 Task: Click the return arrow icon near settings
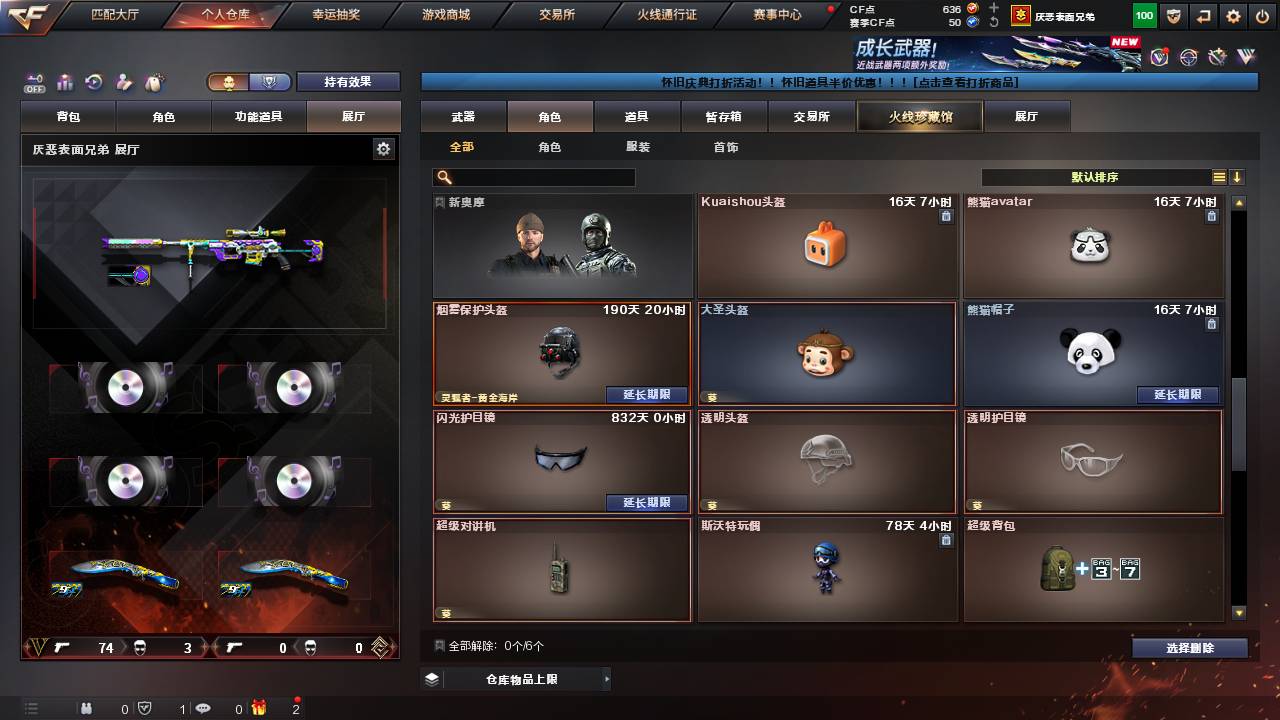(x=1204, y=16)
